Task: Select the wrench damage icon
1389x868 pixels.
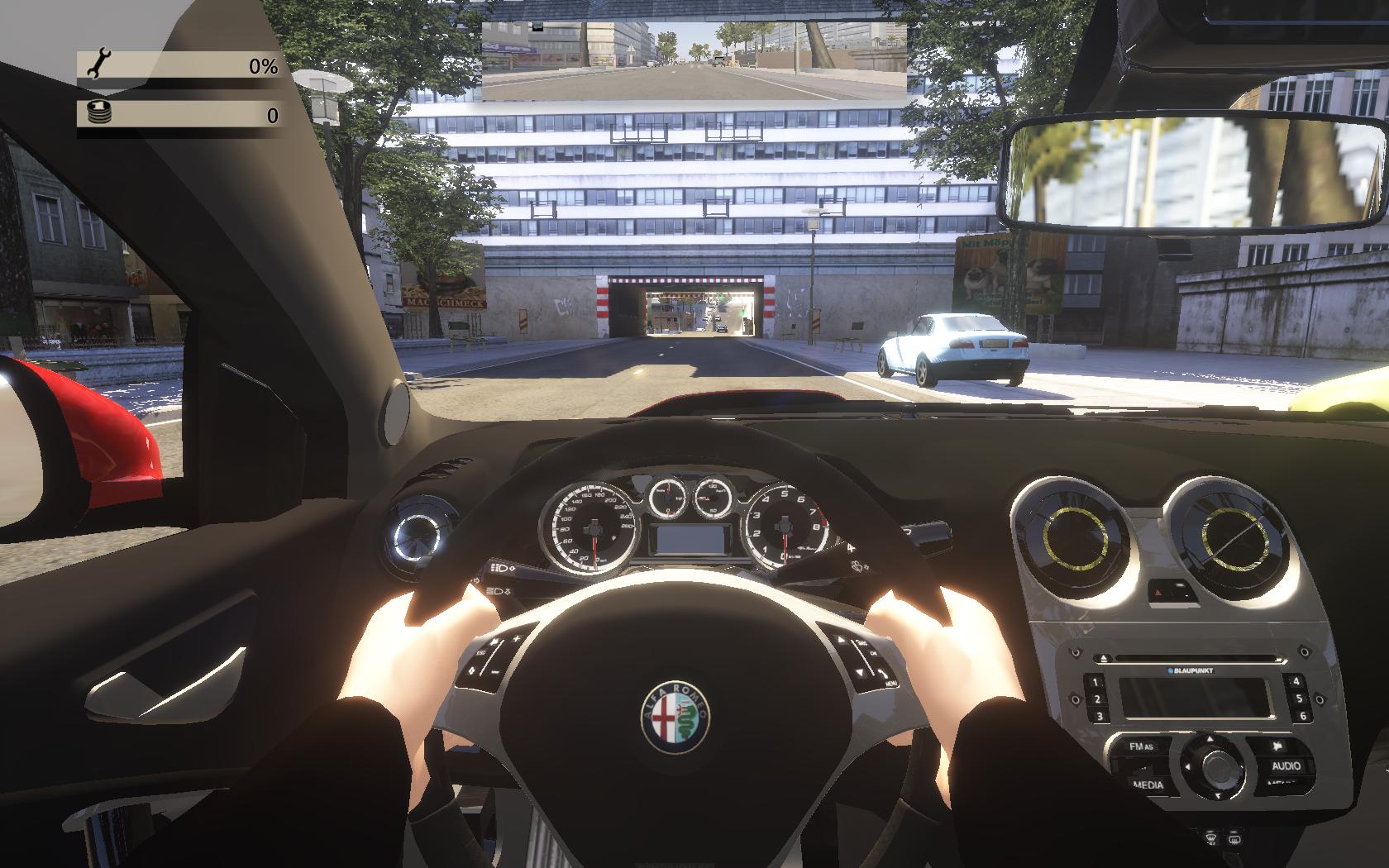Action: (x=98, y=64)
